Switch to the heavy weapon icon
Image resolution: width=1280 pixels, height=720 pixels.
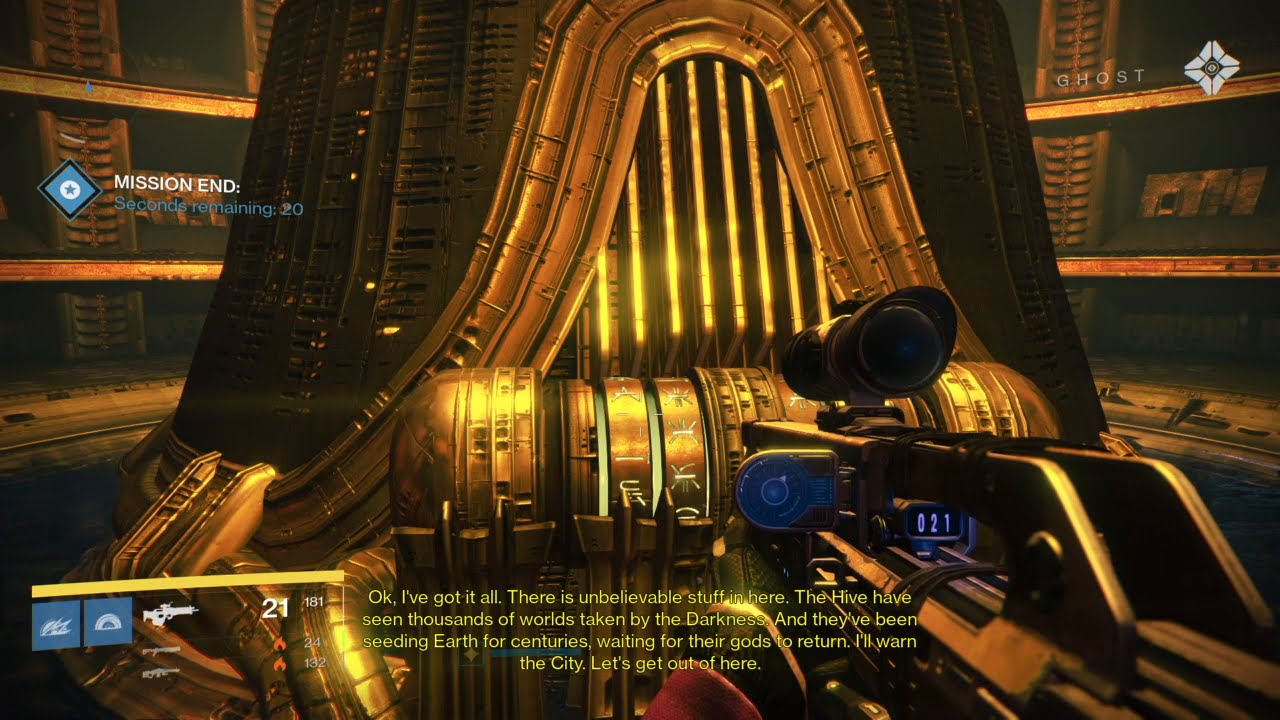(162, 671)
